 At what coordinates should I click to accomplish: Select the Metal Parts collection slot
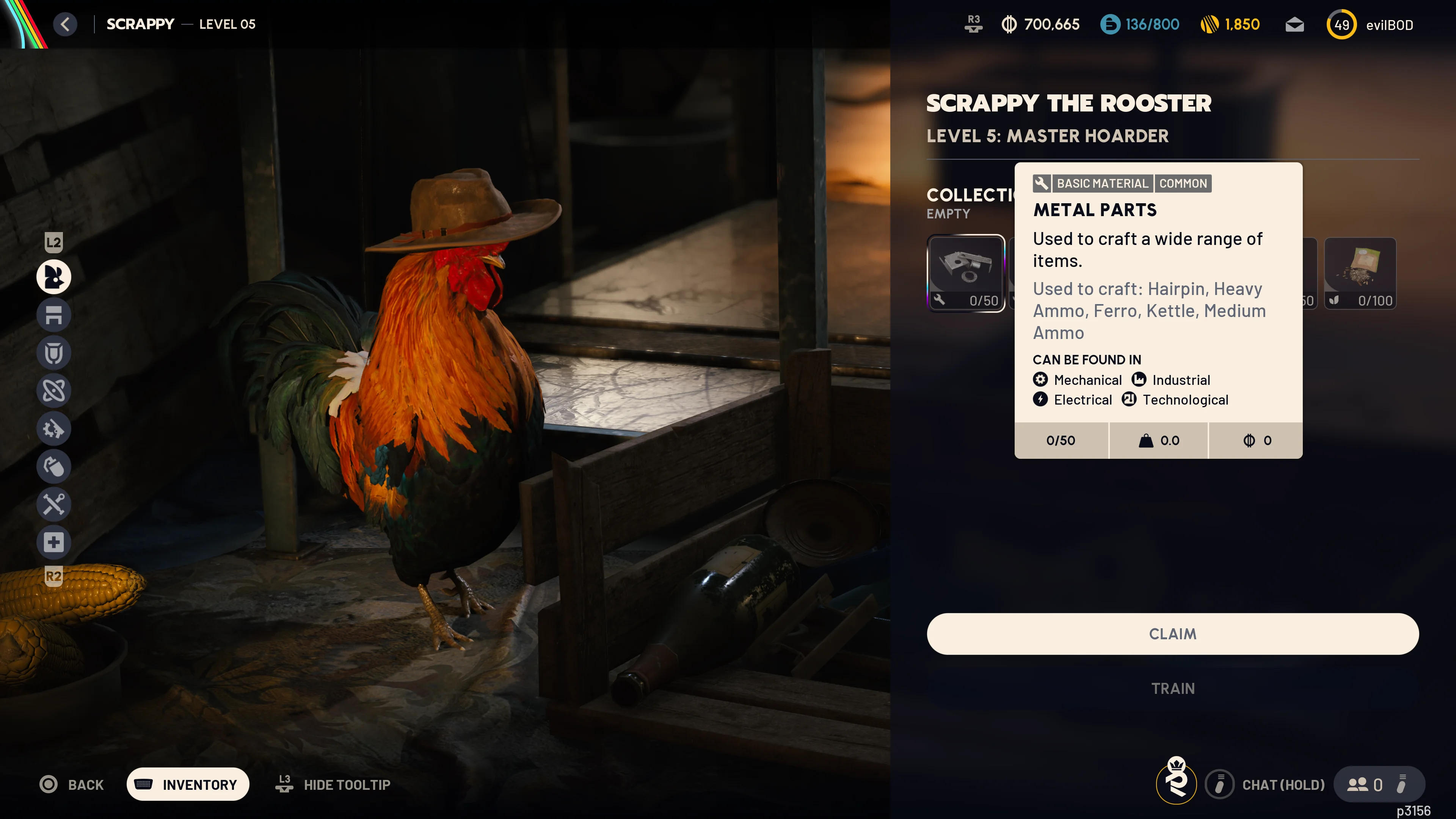click(965, 273)
